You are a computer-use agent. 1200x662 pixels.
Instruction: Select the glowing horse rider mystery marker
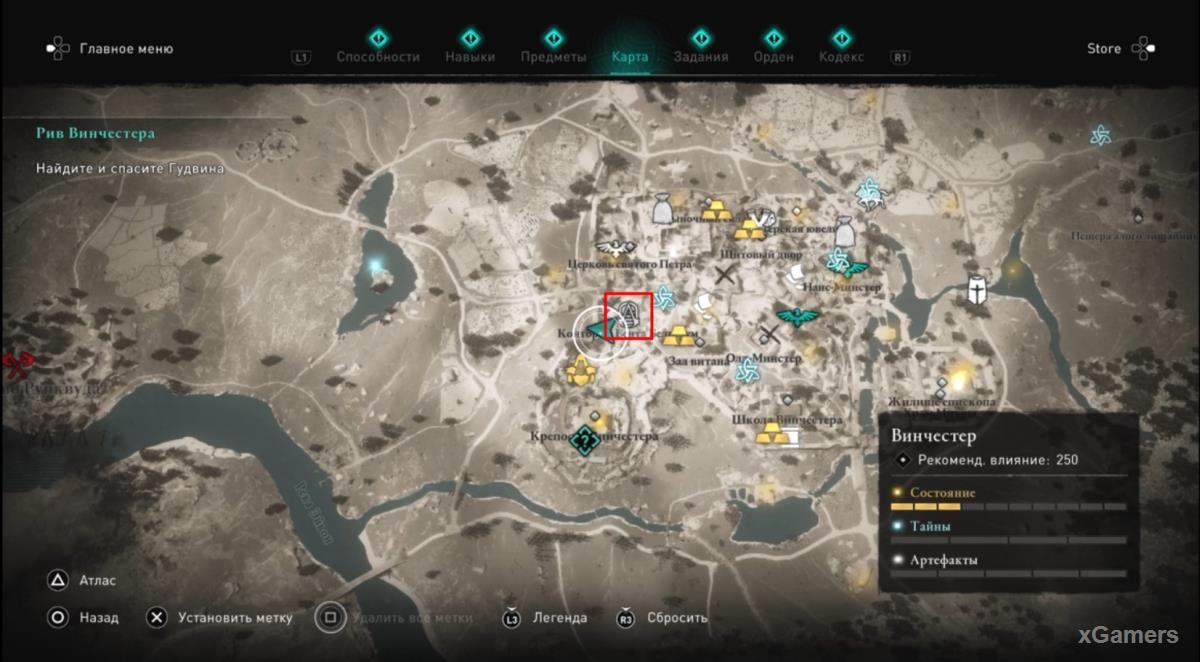868,191
